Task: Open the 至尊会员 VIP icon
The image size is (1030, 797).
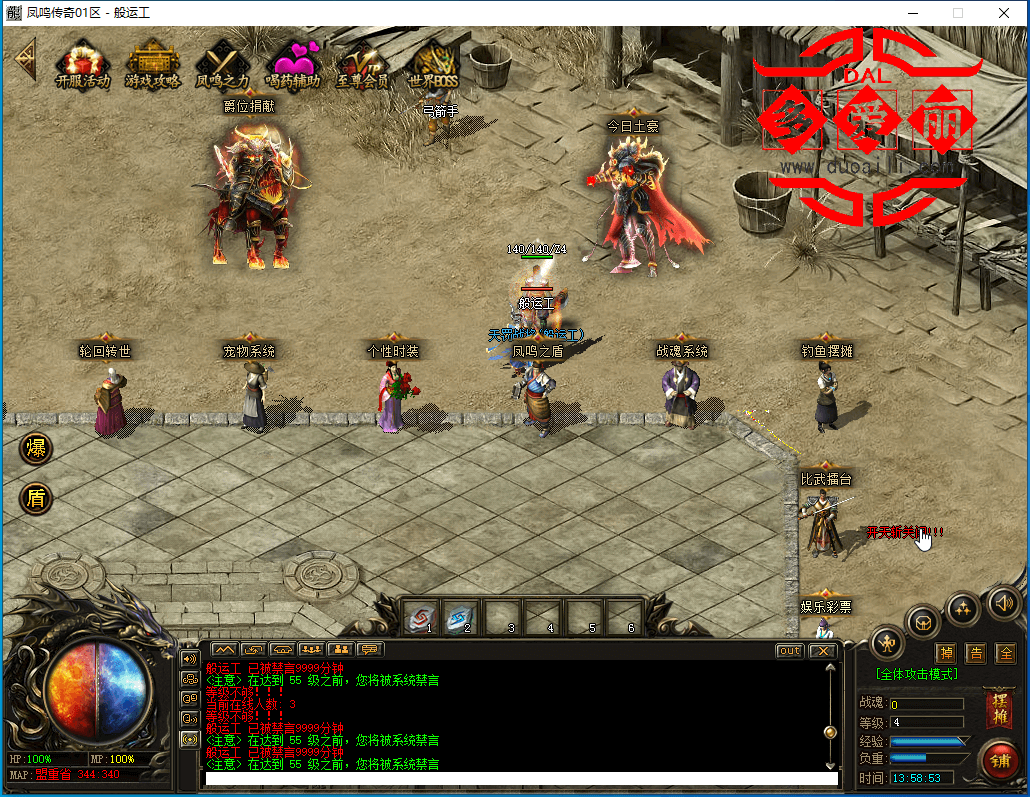Action: pyautogui.click(x=361, y=63)
